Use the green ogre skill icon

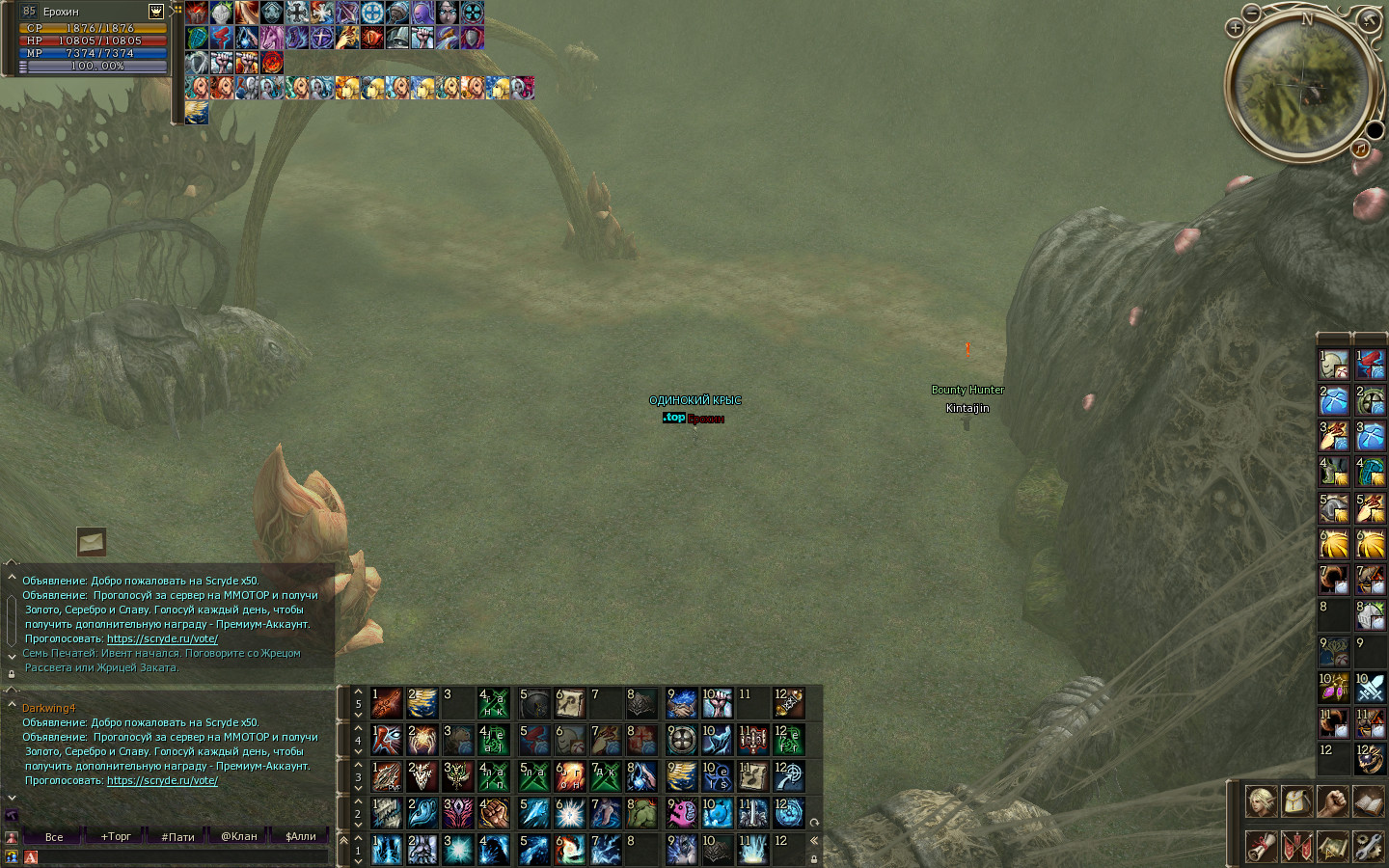(x=641, y=813)
